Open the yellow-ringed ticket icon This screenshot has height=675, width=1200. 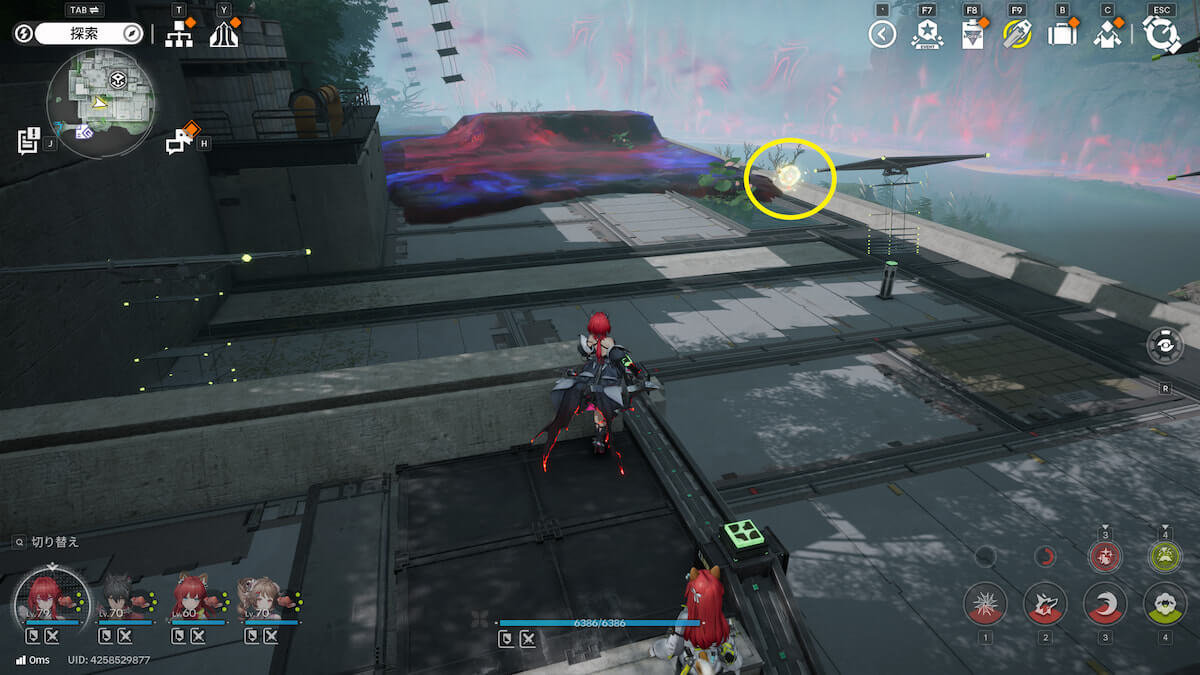coord(1017,35)
